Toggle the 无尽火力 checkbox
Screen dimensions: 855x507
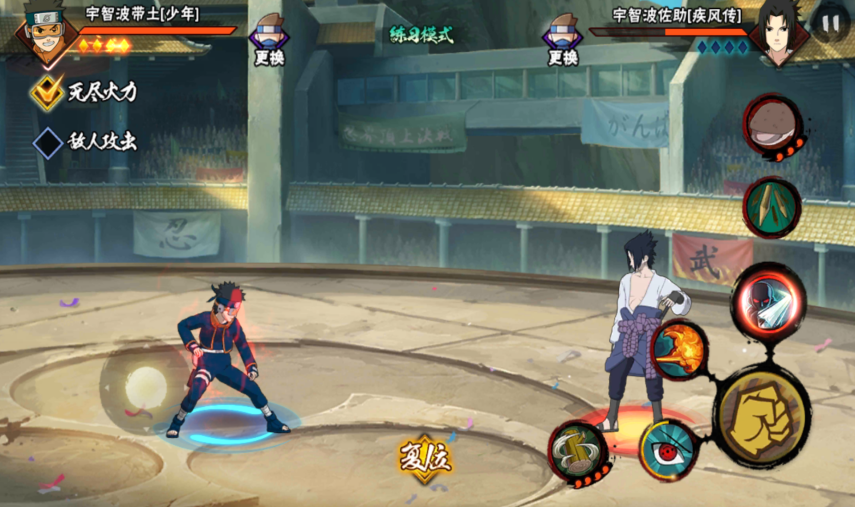click(48, 92)
